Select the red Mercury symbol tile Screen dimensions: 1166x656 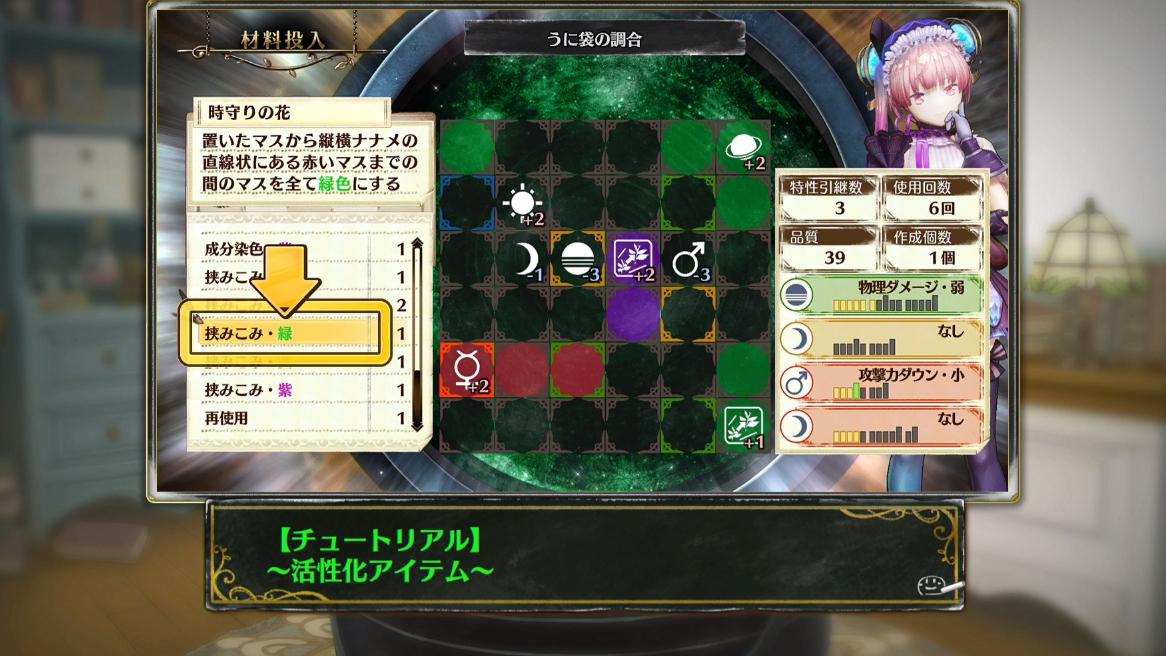coord(466,370)
